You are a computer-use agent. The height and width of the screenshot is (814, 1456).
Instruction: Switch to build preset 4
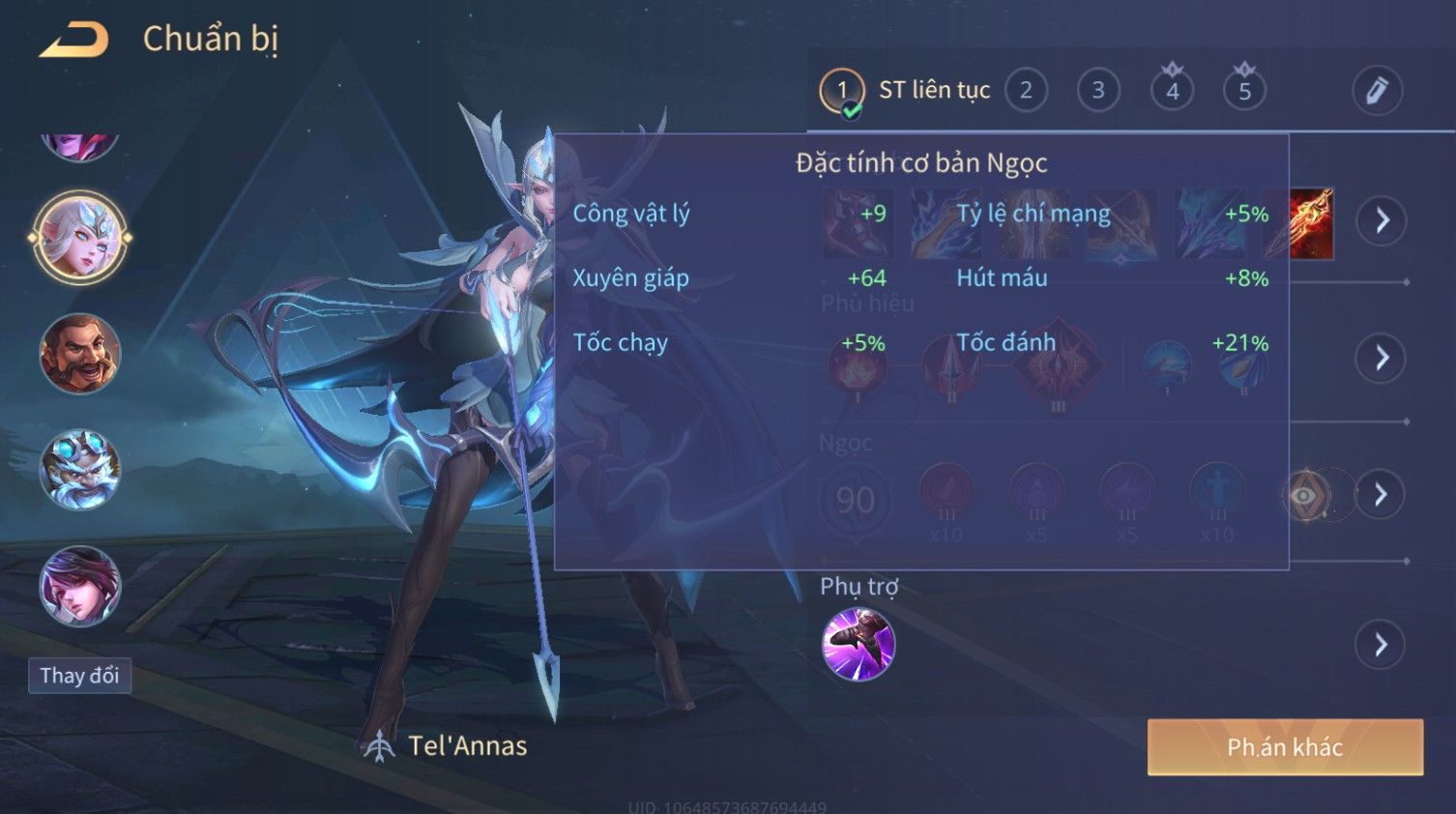(1172, 91)
